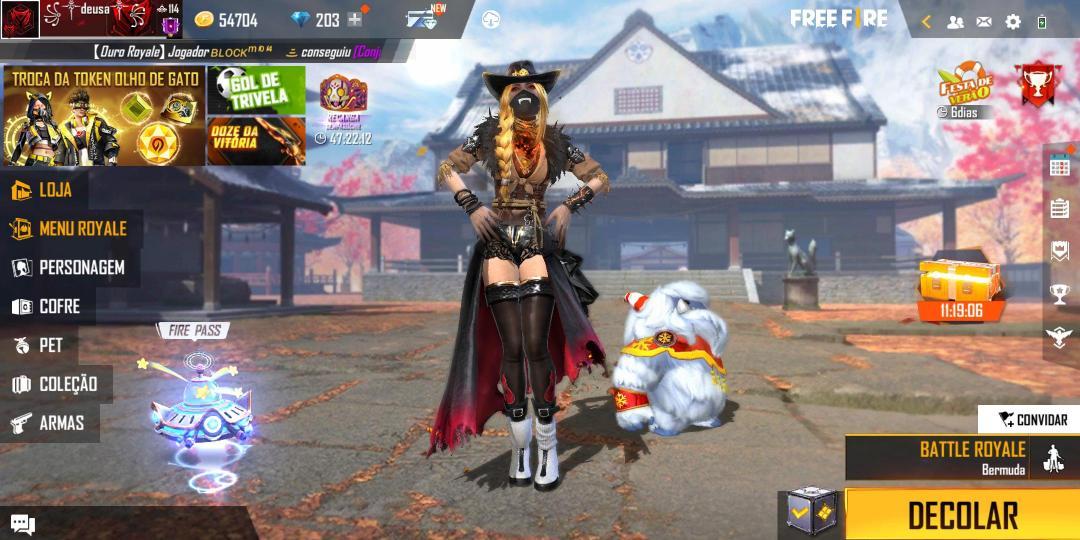Open the settings gear icon
This screenshot has width=1080, height=540.
click(1013, 21)
